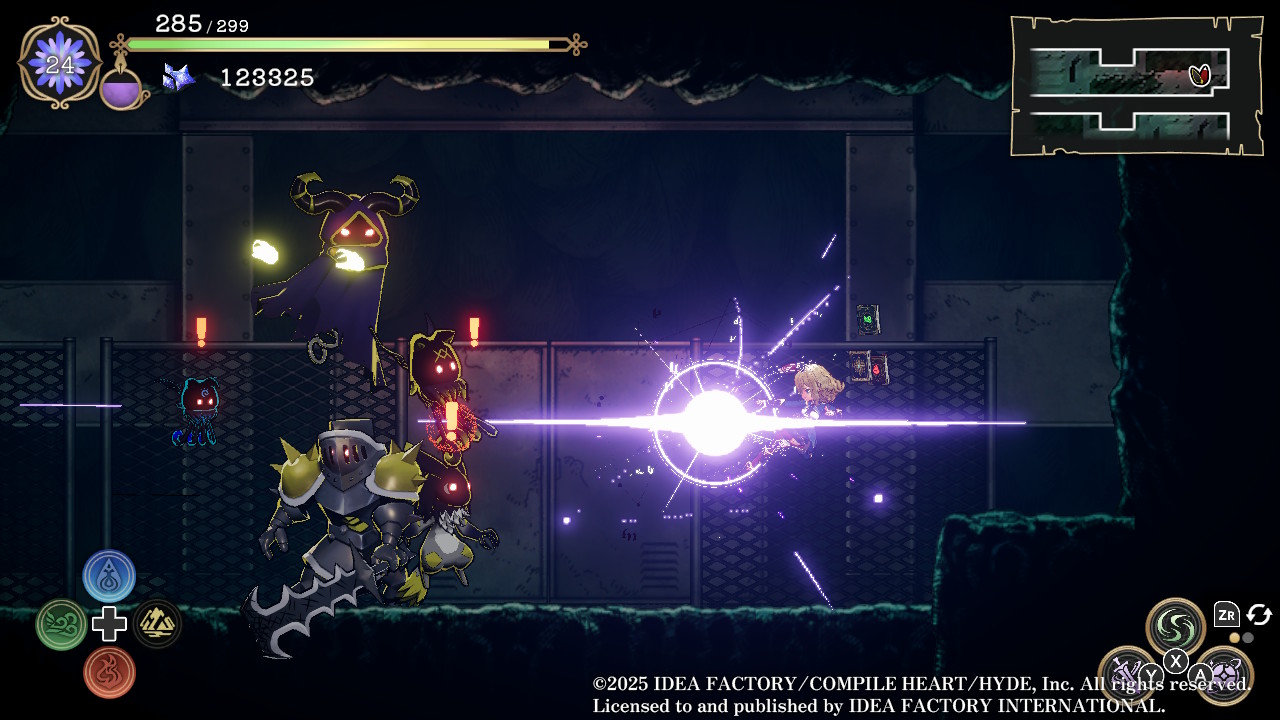
Task: Activate the green swirl skill
Action: [1175, 626]
